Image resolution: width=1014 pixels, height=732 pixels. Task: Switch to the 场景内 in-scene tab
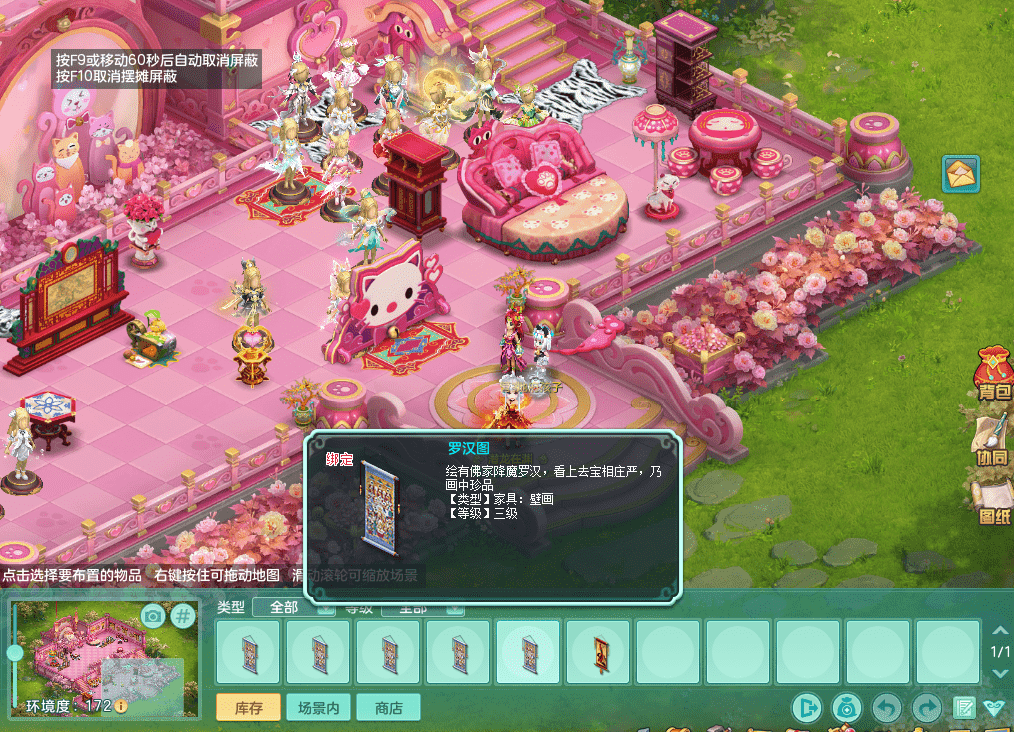(x=318, y=708)
